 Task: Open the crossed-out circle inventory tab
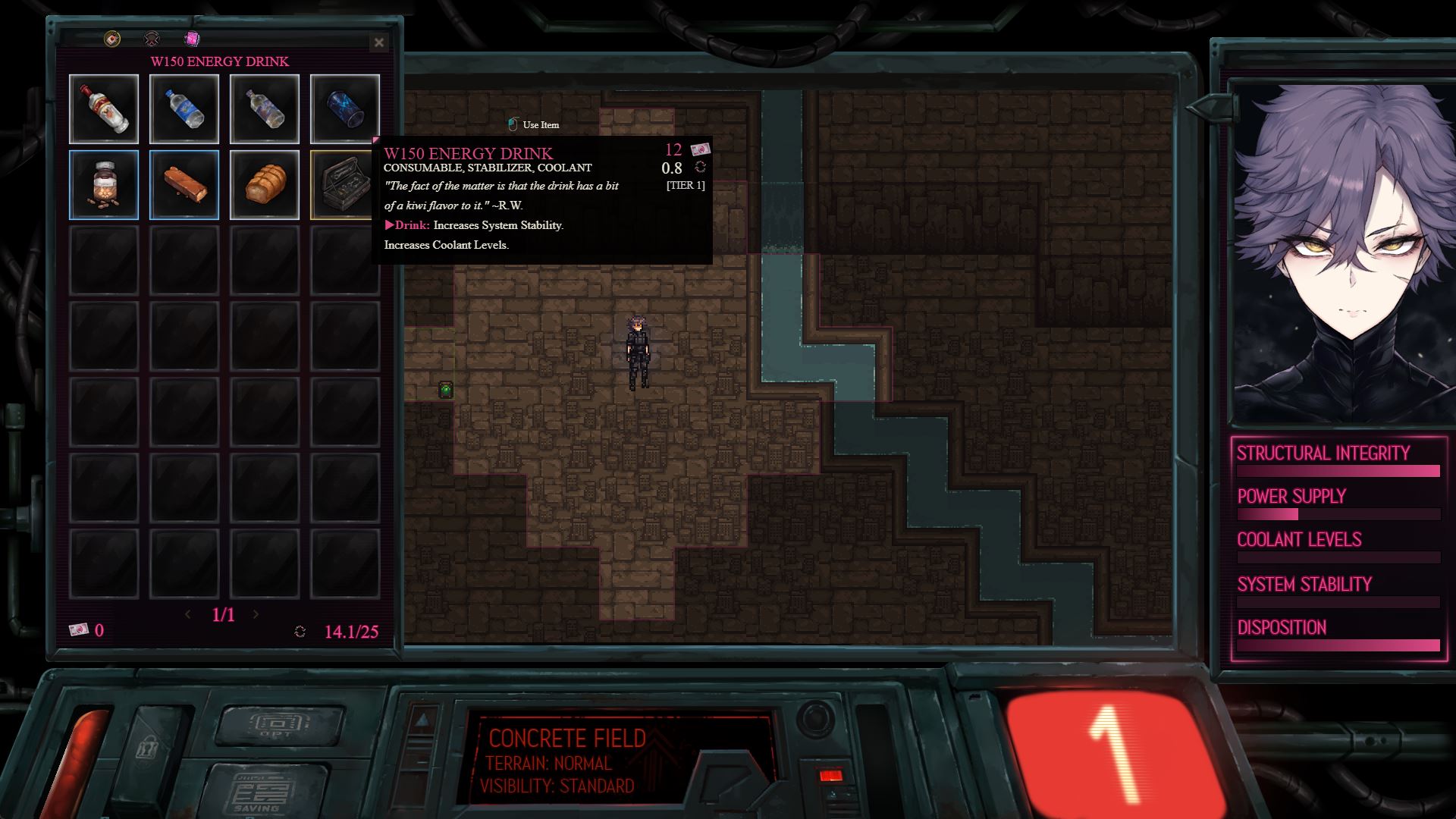[152, 39]
